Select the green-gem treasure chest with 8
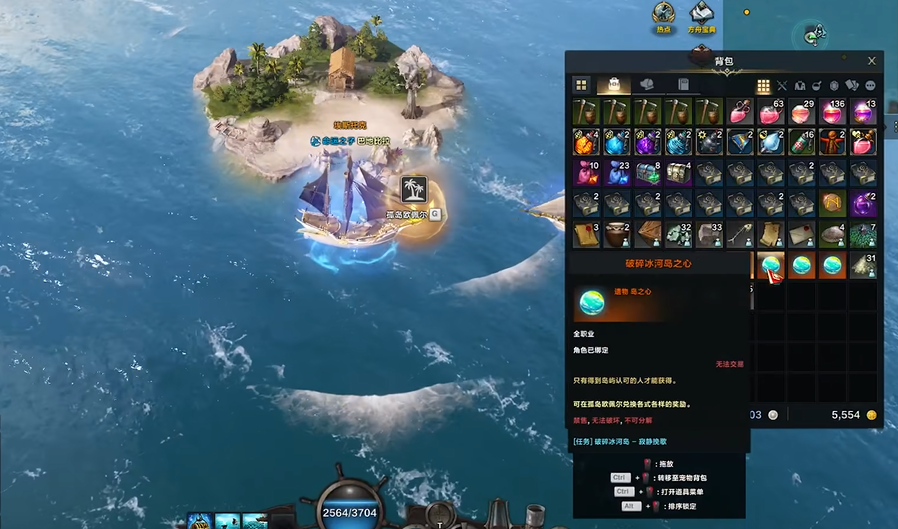The height and width of the screenshot is (529, 898). point(648,173)
